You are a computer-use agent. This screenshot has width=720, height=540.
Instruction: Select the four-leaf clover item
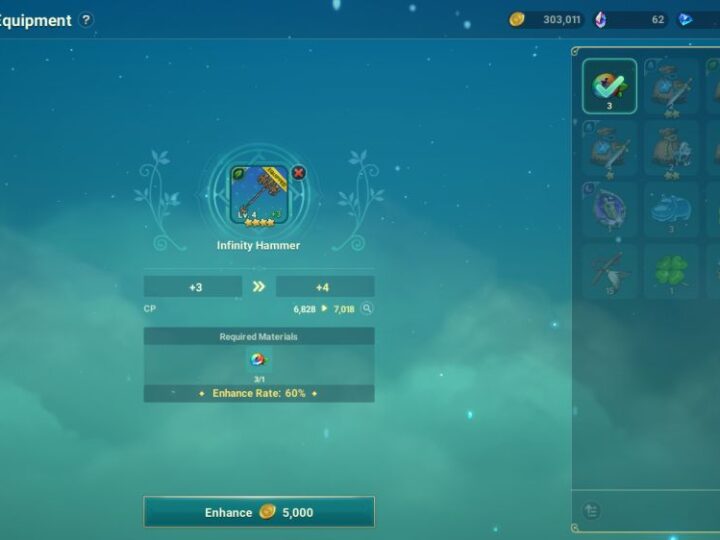671,271
